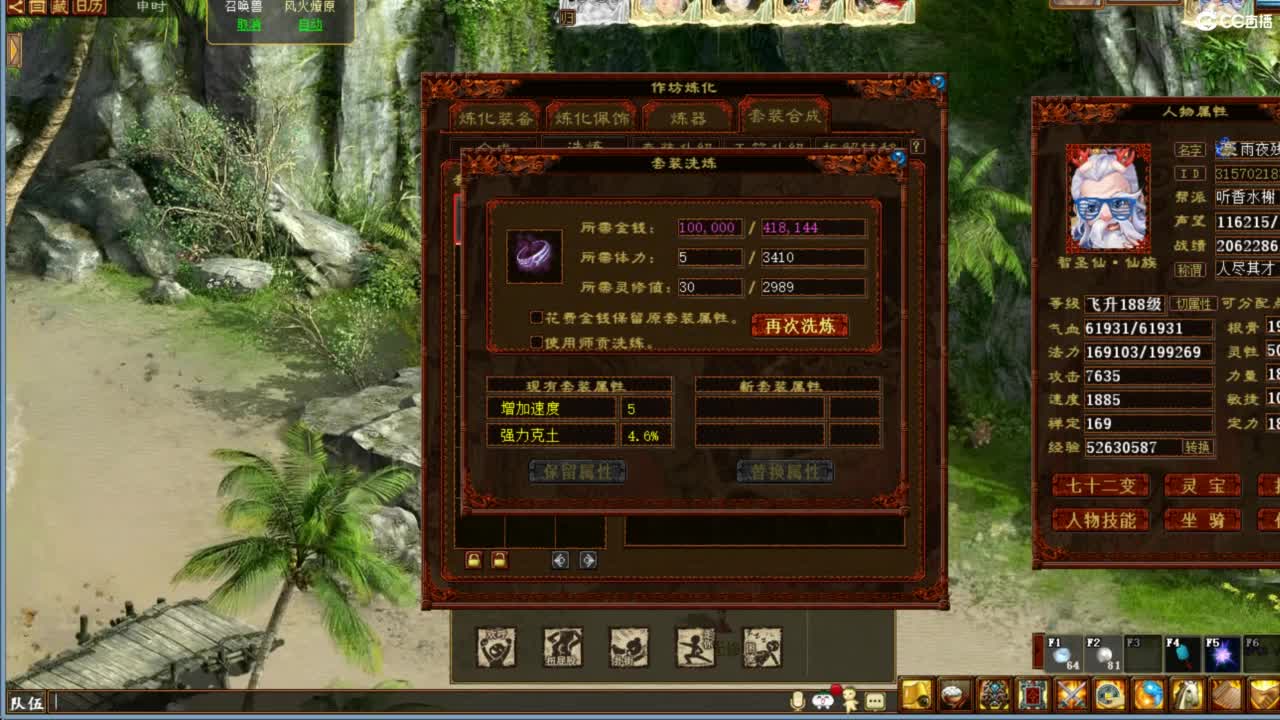Click the right arrow selector below the lock icons

pos(587,560)
